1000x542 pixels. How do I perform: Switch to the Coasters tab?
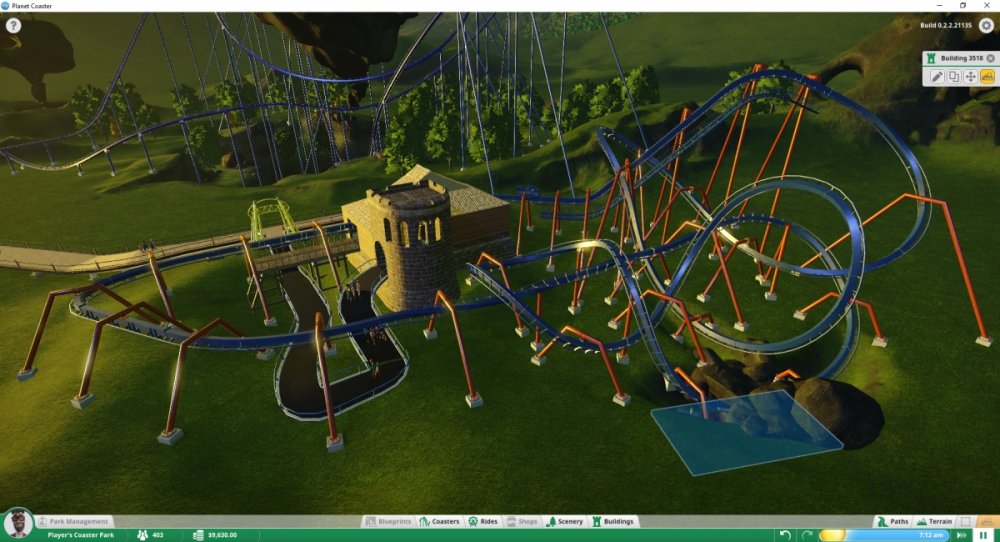(x=439, y=521)
